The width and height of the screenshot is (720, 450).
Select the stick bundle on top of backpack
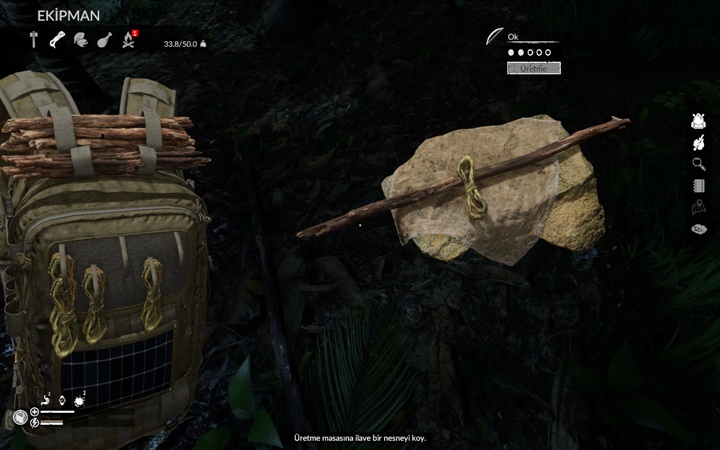[x=100, y=143]
